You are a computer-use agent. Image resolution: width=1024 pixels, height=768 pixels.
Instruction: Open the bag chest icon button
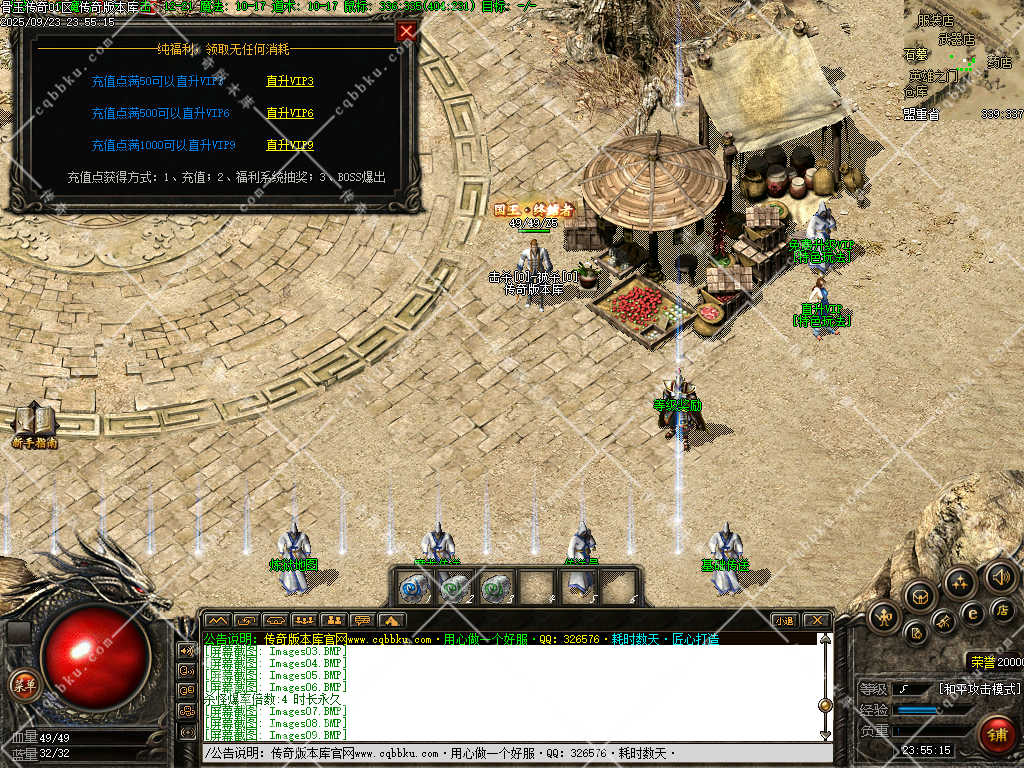[x=920, y=597]
